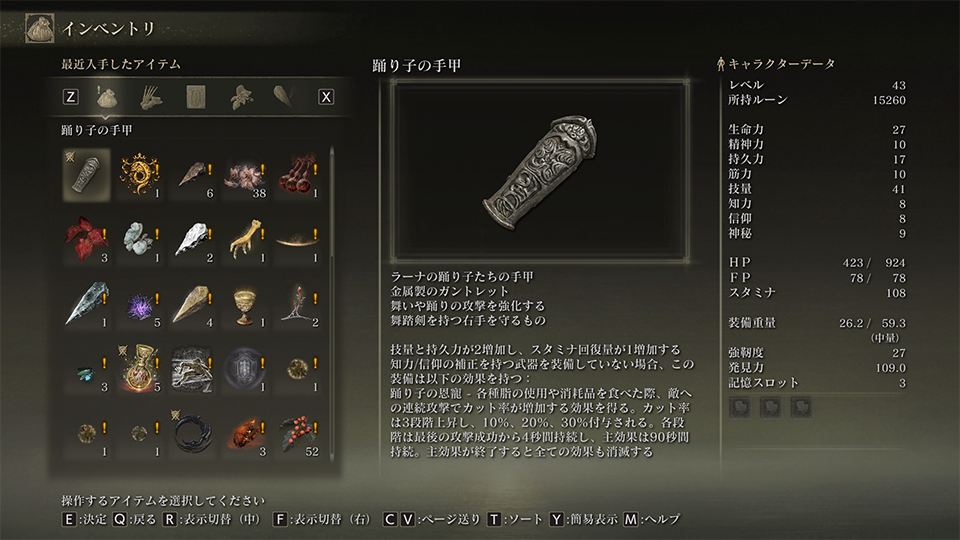Select the Dancer's gauntlet inventory slot
Viewport: 960px width, 540px height.
86,174
